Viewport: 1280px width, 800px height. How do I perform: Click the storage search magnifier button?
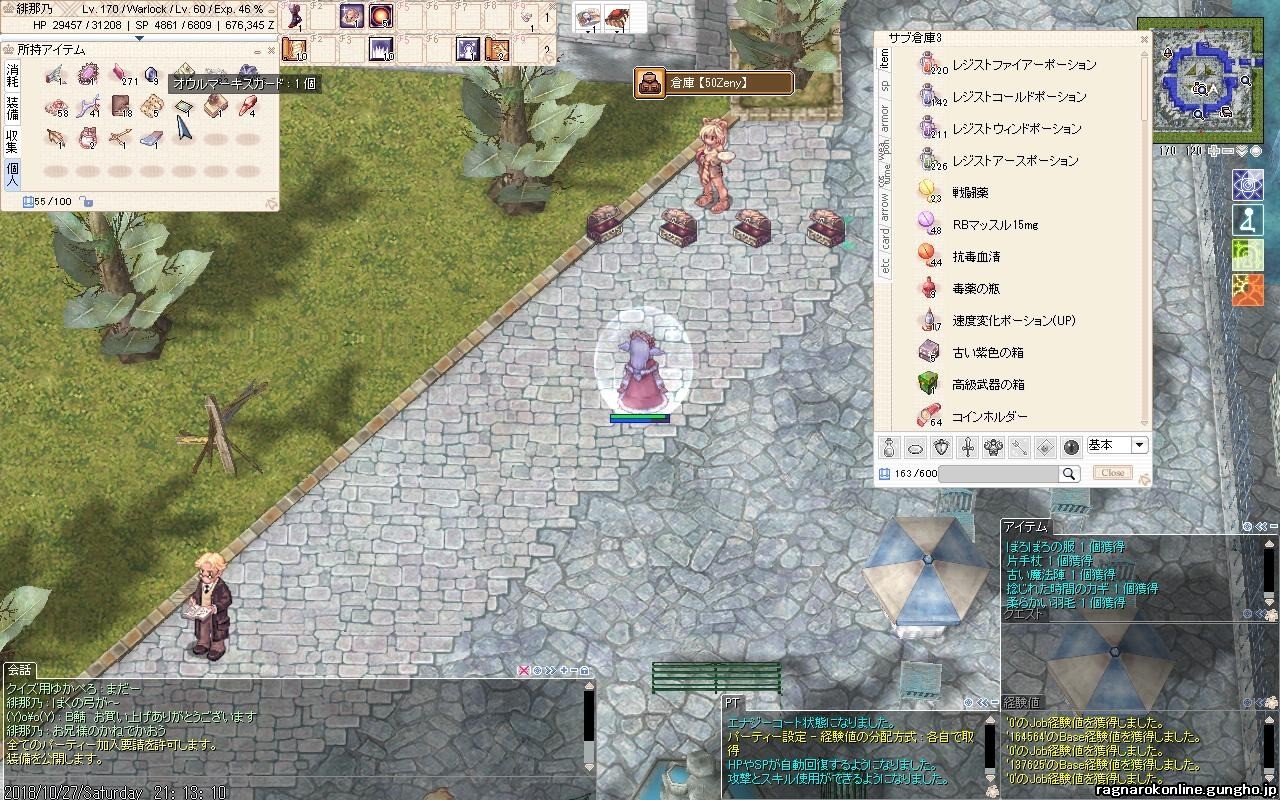pos(1069,474)
